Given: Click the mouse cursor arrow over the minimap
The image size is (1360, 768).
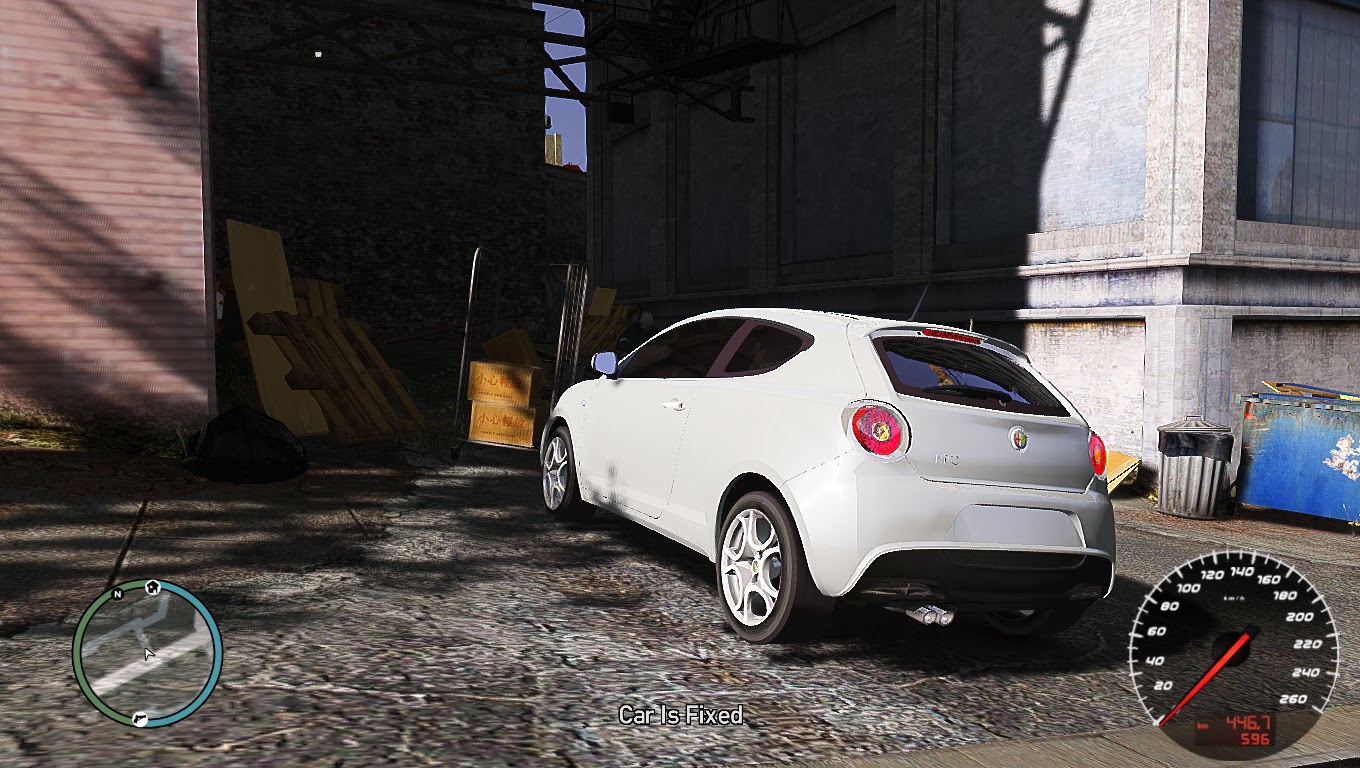Looking at the screenshot, I should [x=148, y=652].
